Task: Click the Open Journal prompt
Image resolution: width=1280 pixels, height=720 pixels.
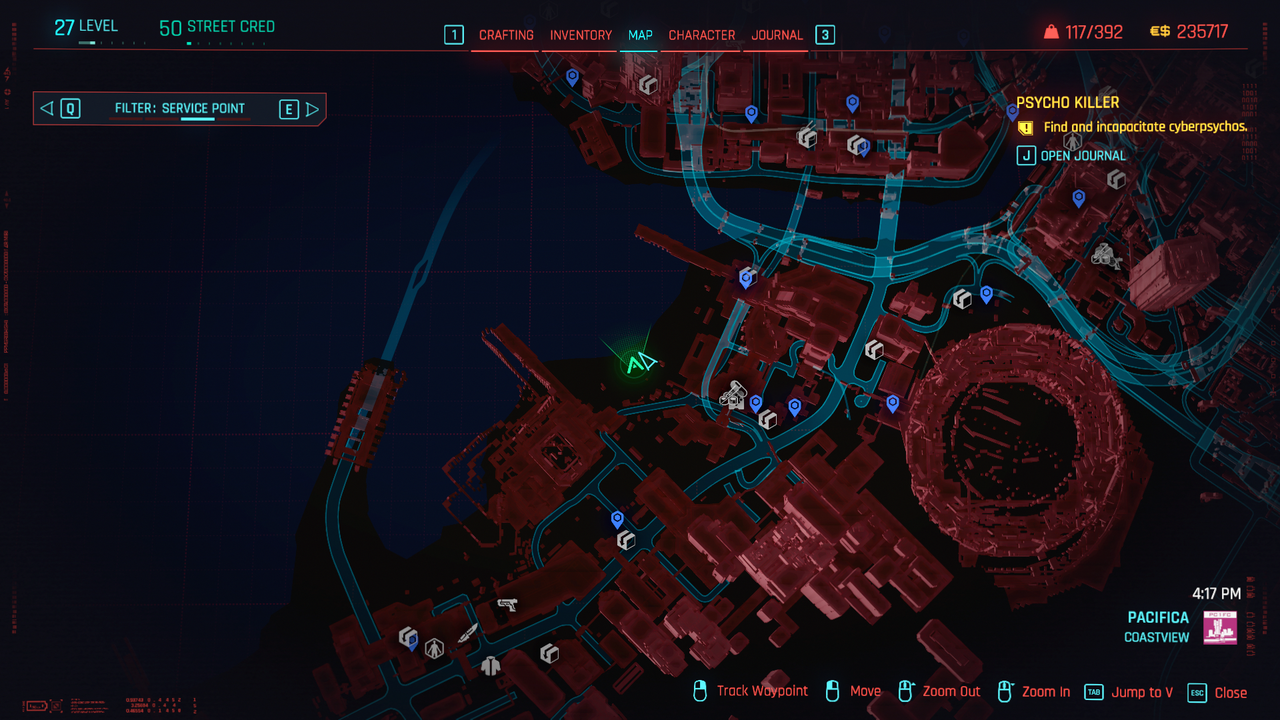Action: click(1082, 155)
